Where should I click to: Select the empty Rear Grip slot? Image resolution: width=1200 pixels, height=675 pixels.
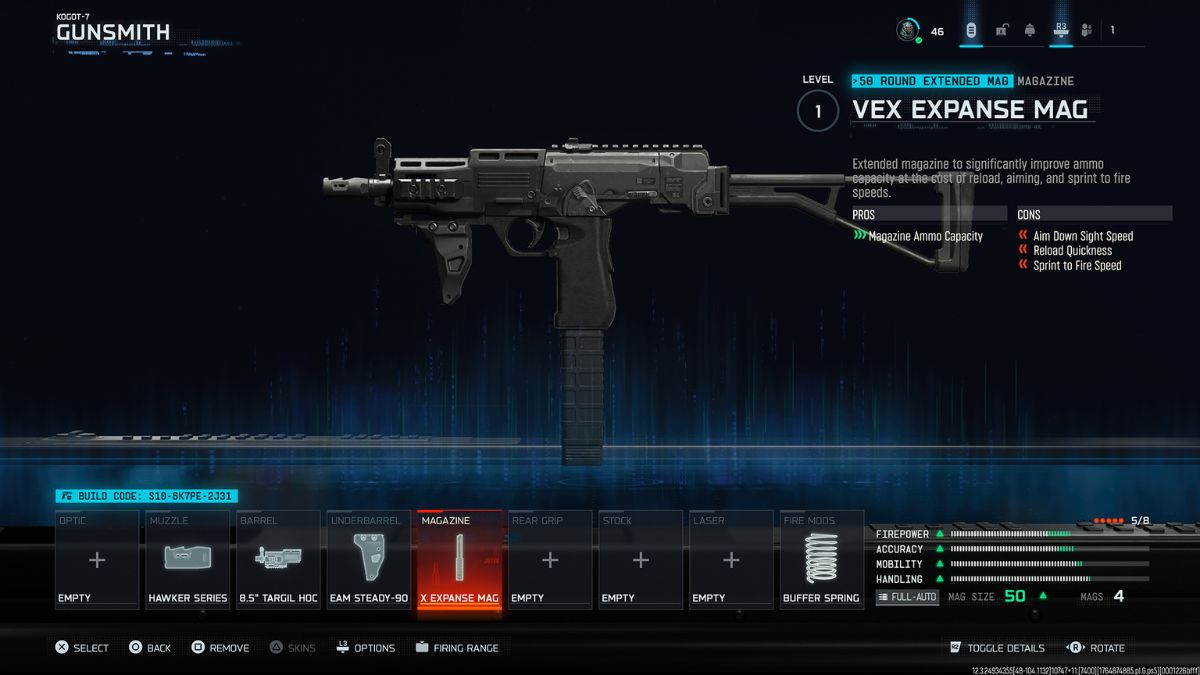point(550,560)
